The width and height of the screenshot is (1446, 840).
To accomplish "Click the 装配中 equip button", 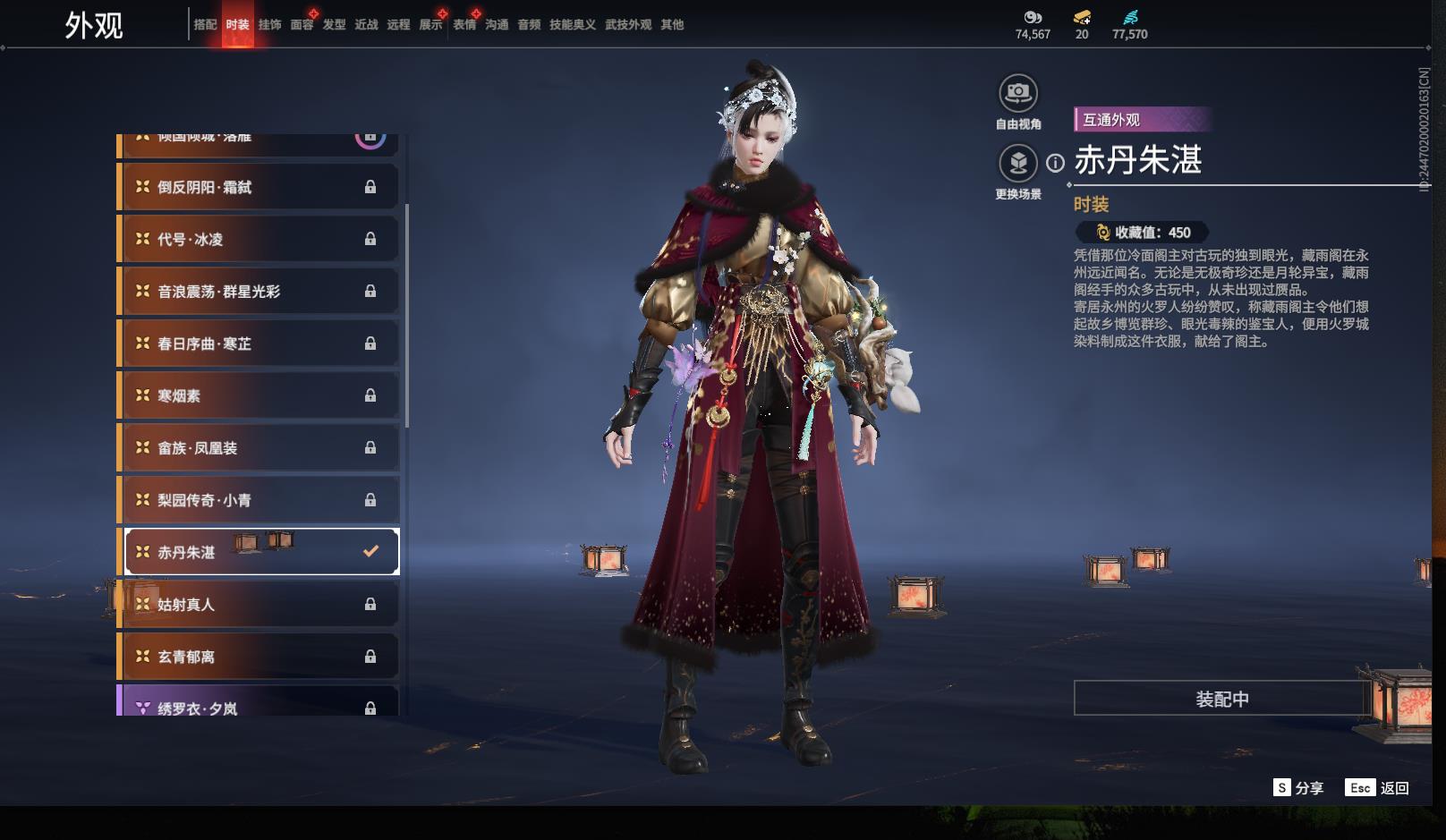I will [x=1221, y=699].
